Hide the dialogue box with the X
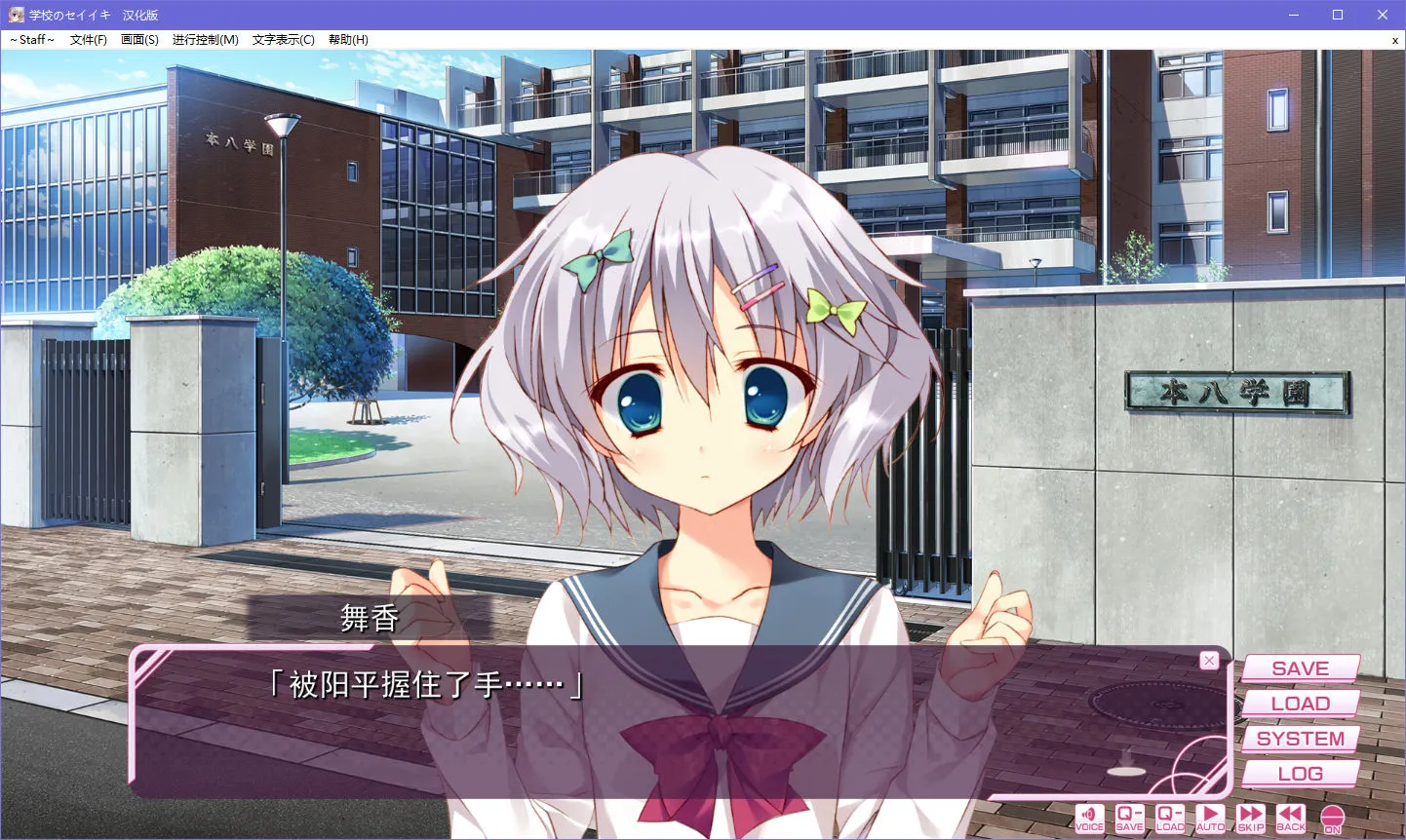The image size is (1406, 840). (x=1209, y=661)
